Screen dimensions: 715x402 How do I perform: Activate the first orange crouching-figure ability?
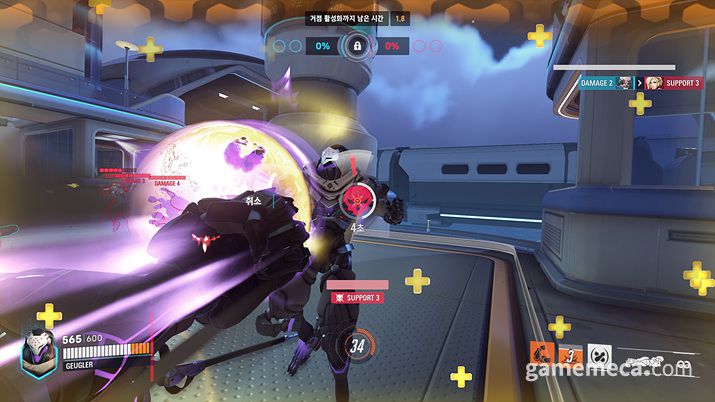pyautogui.click(x=542, y=355)
